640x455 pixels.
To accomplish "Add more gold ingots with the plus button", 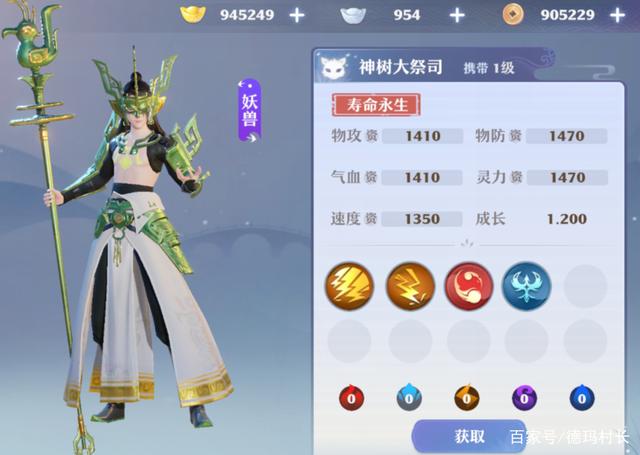I will [x=297, y=15].
